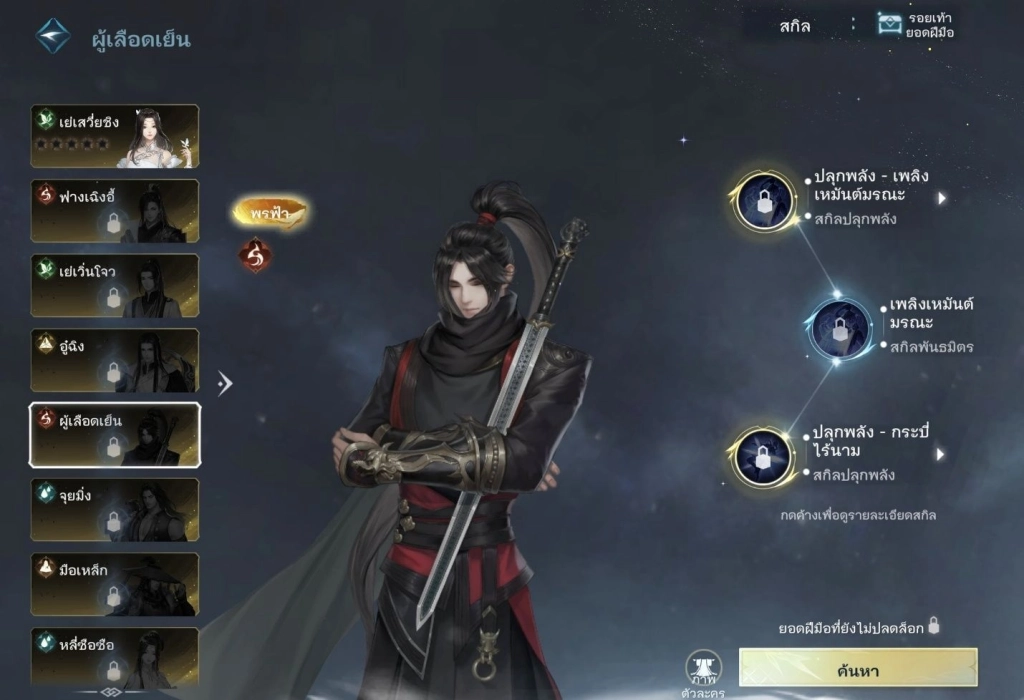Collapse the character list with arrow
Image resolution: width=1024 pixels, height=700 pixels.
click(225, 382)
